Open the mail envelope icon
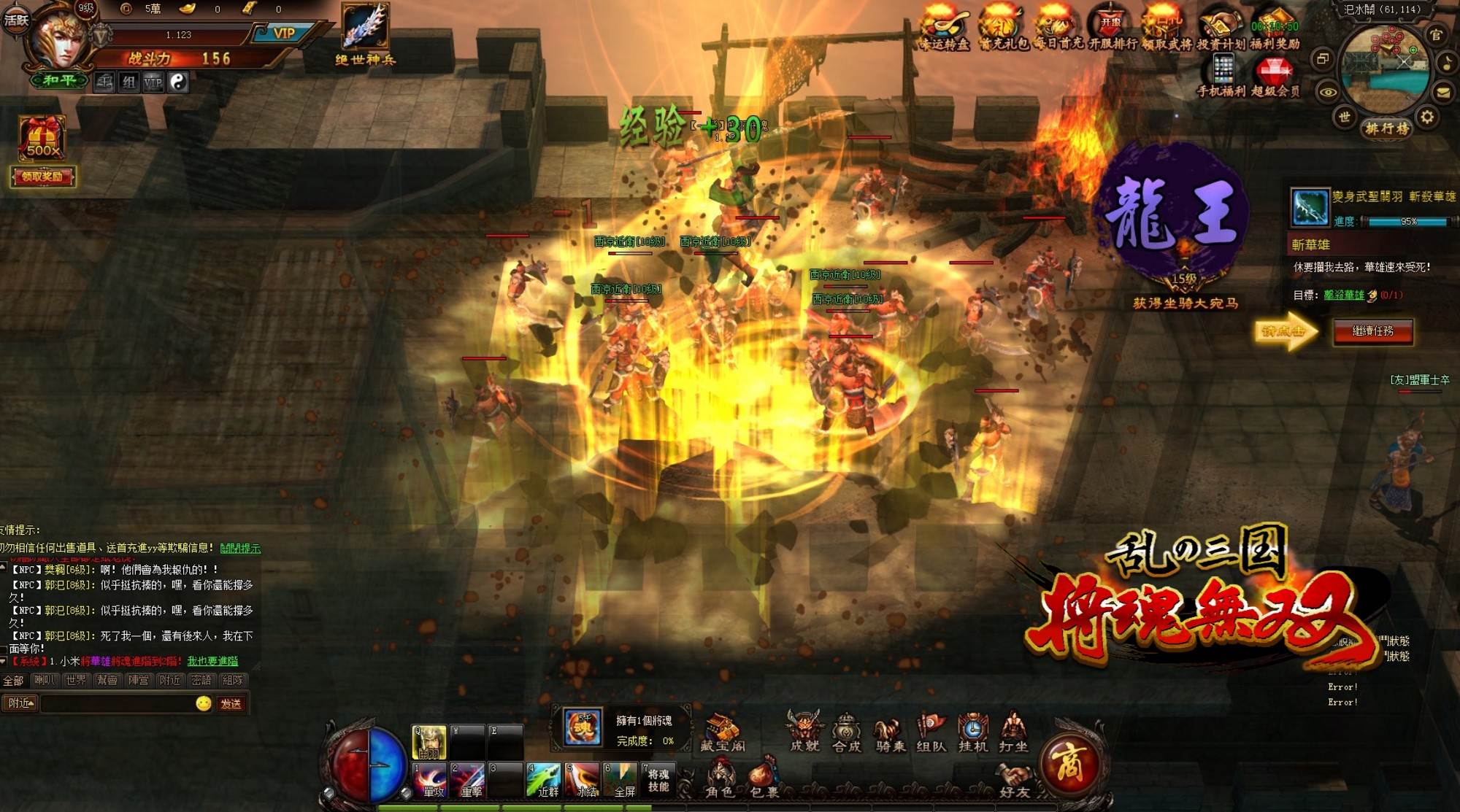 1443,92
